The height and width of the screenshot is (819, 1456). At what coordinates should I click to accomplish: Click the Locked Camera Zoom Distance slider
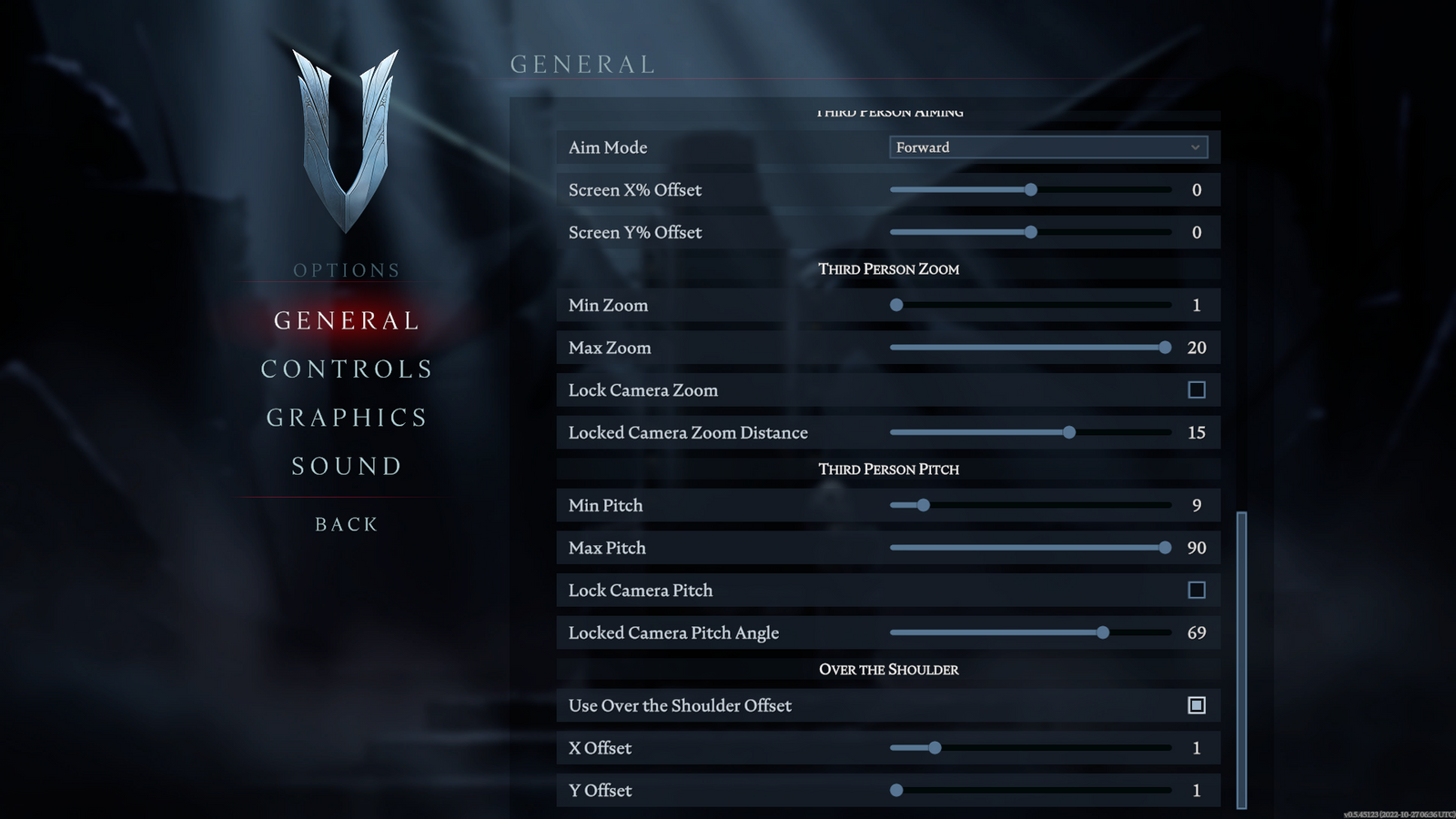tap(1069, 432)
